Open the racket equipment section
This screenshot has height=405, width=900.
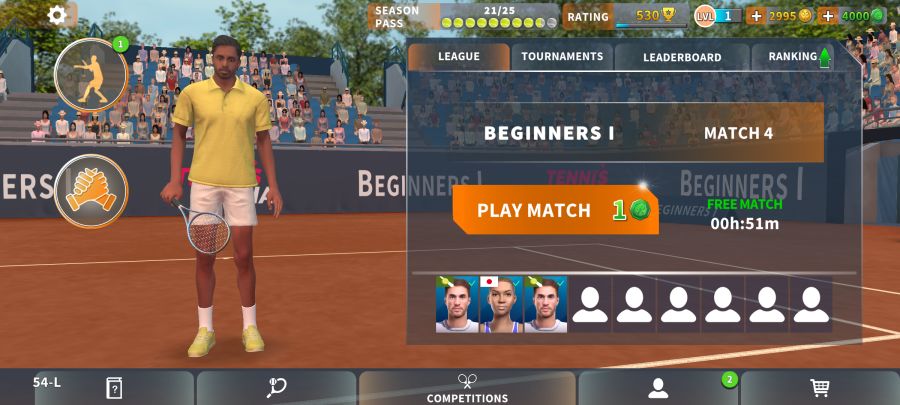277,388
